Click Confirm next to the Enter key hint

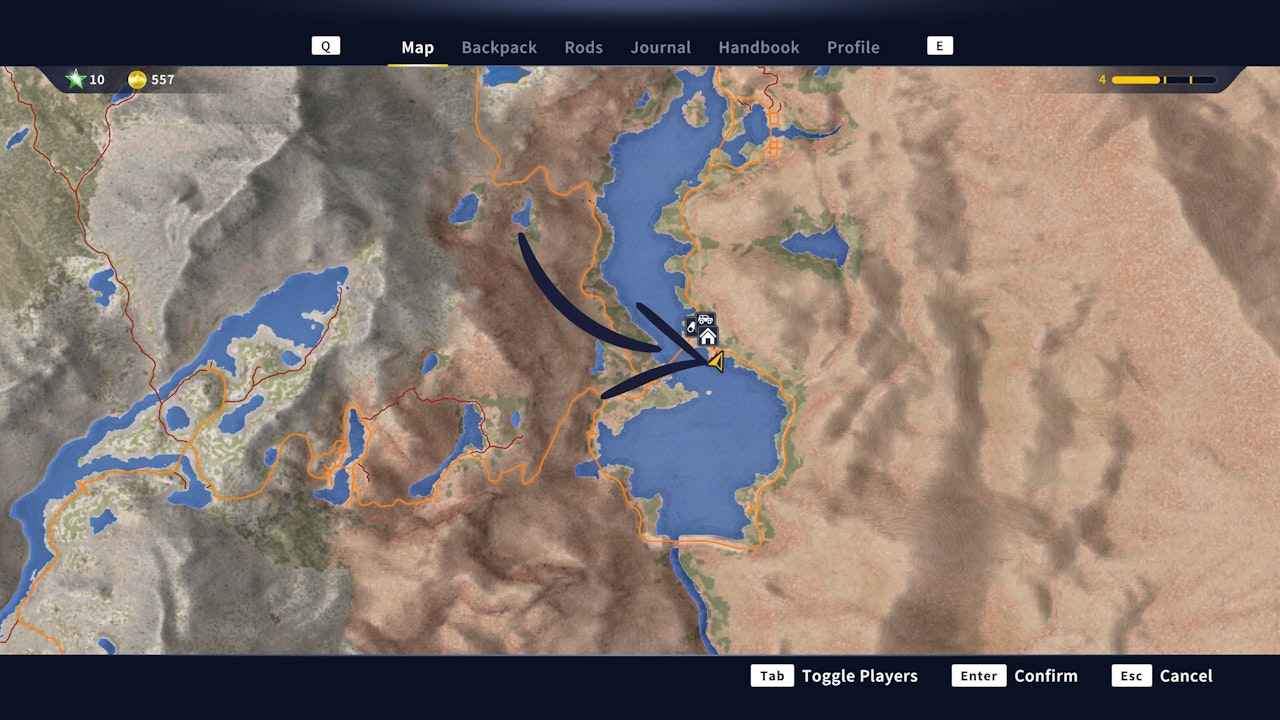click(x=1046, y=676)
